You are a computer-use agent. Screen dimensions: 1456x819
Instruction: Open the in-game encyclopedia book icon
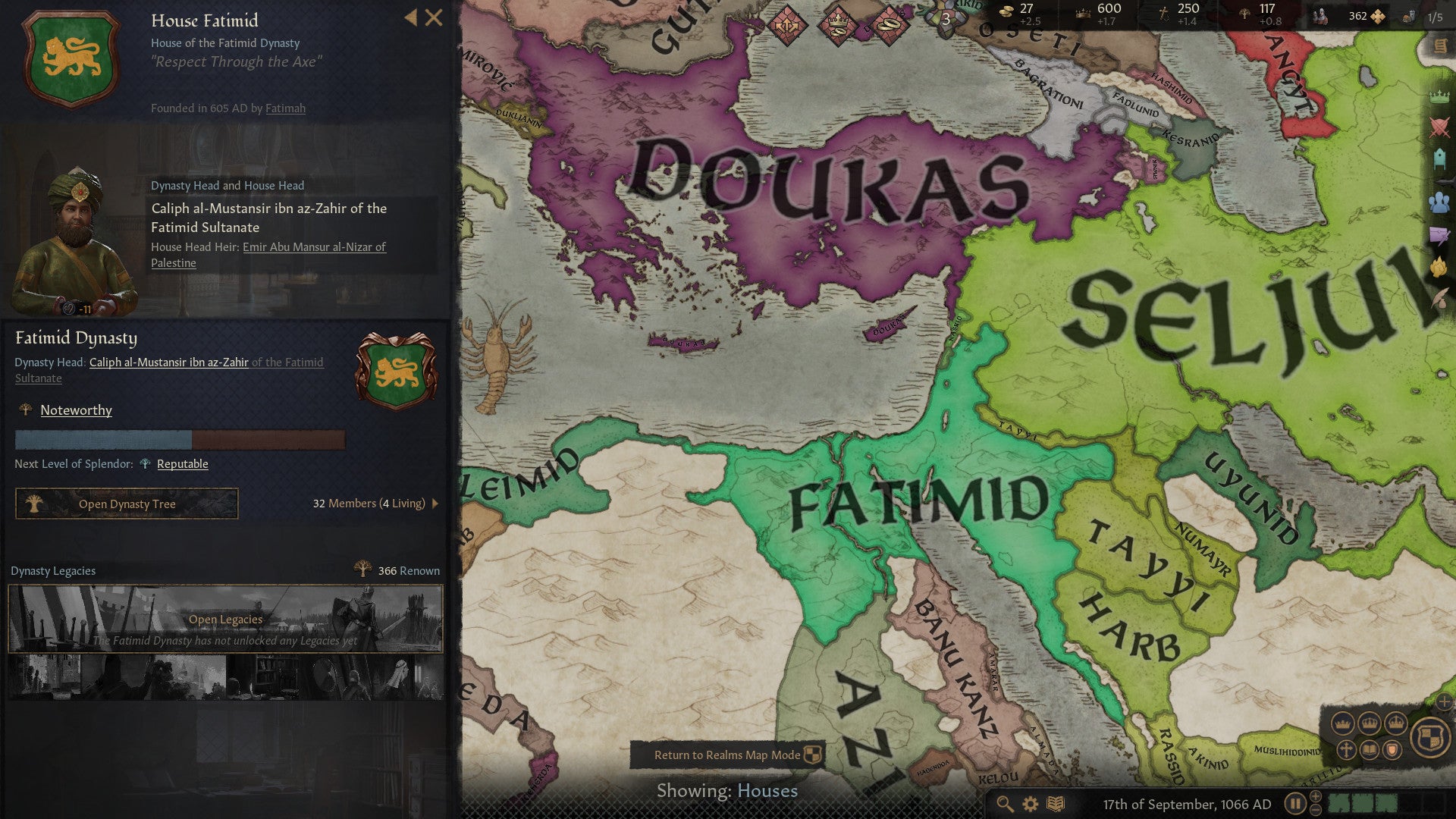pos(1056,805)
